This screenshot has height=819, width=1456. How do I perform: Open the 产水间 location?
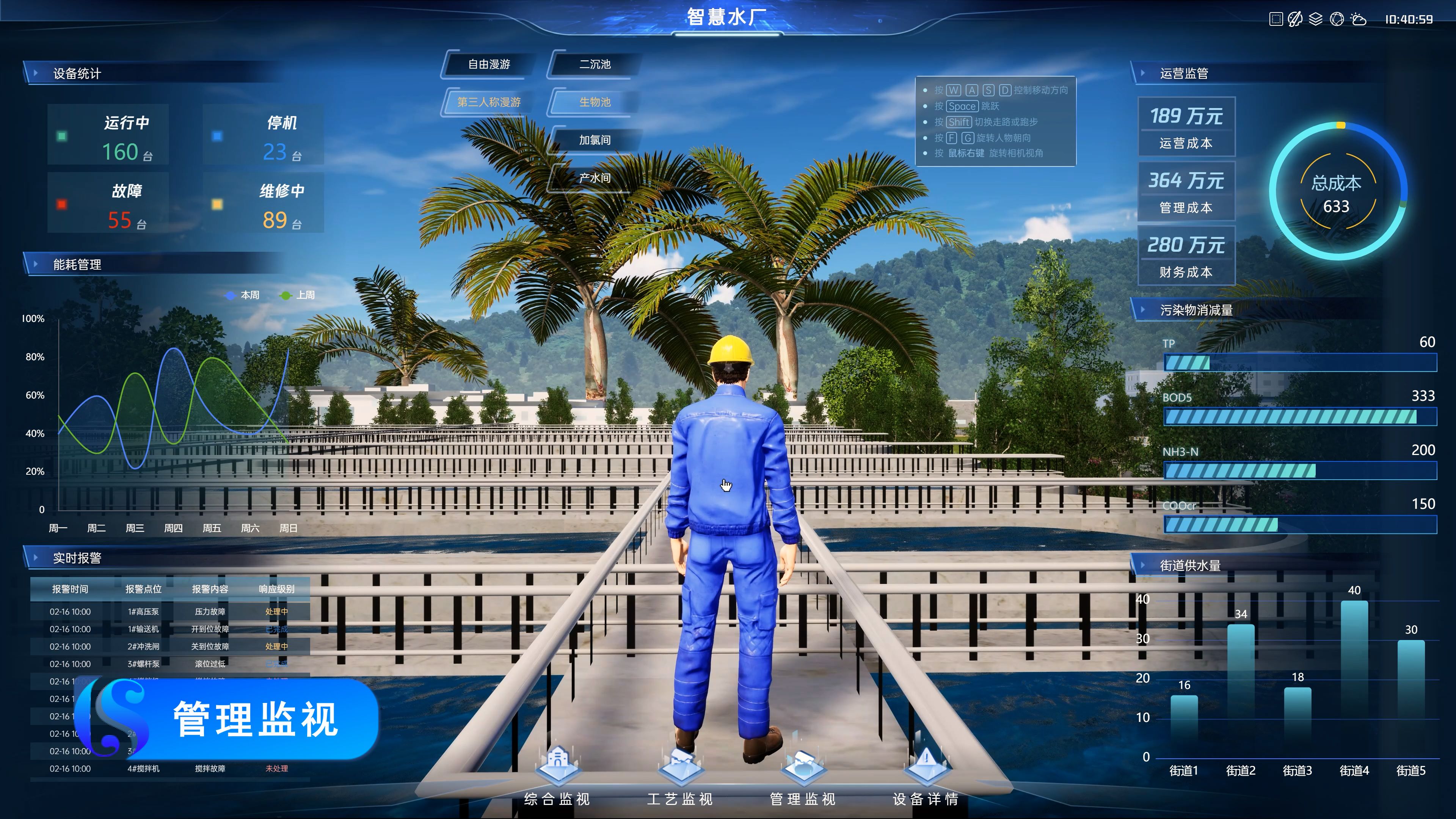595,178
